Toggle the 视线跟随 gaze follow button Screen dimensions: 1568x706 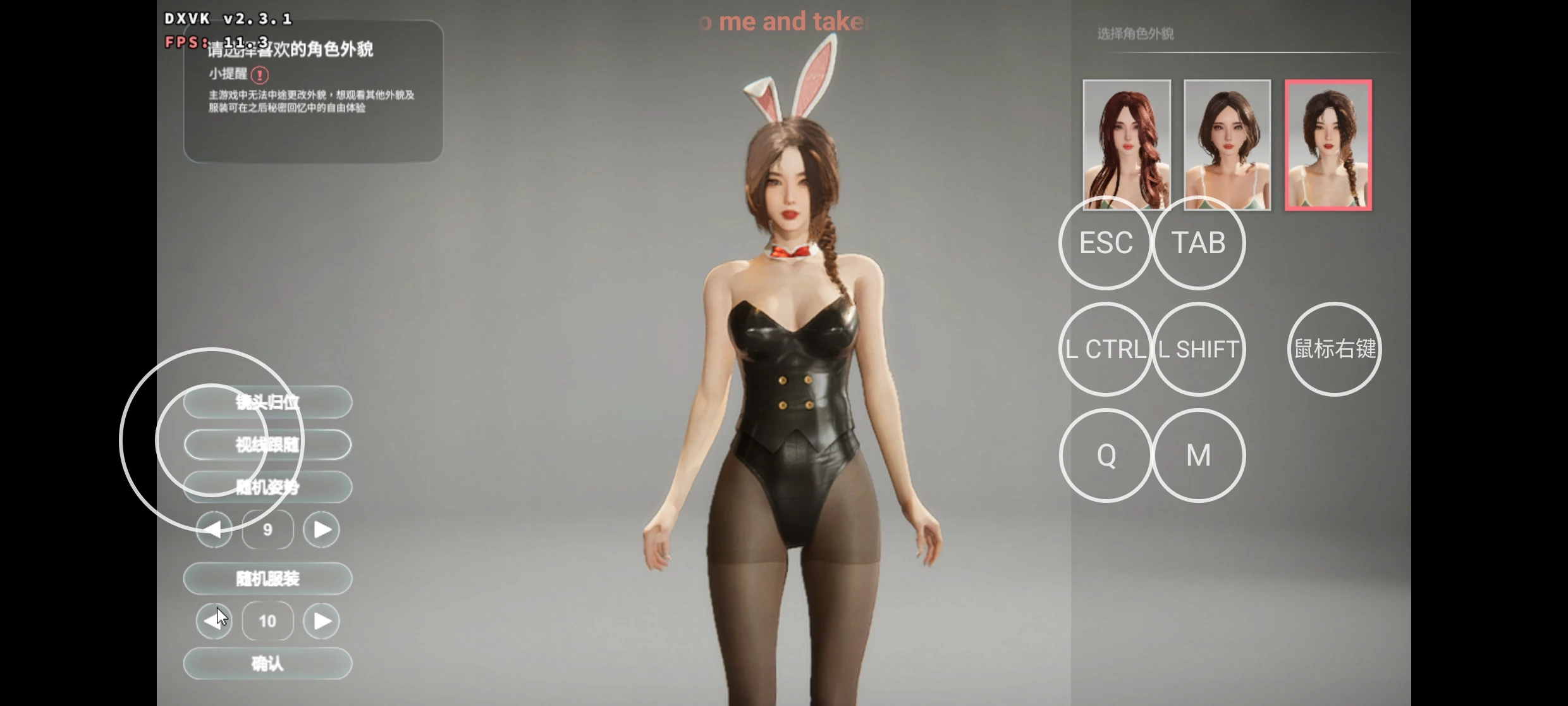pyautogui.click(x=267, y=445)
